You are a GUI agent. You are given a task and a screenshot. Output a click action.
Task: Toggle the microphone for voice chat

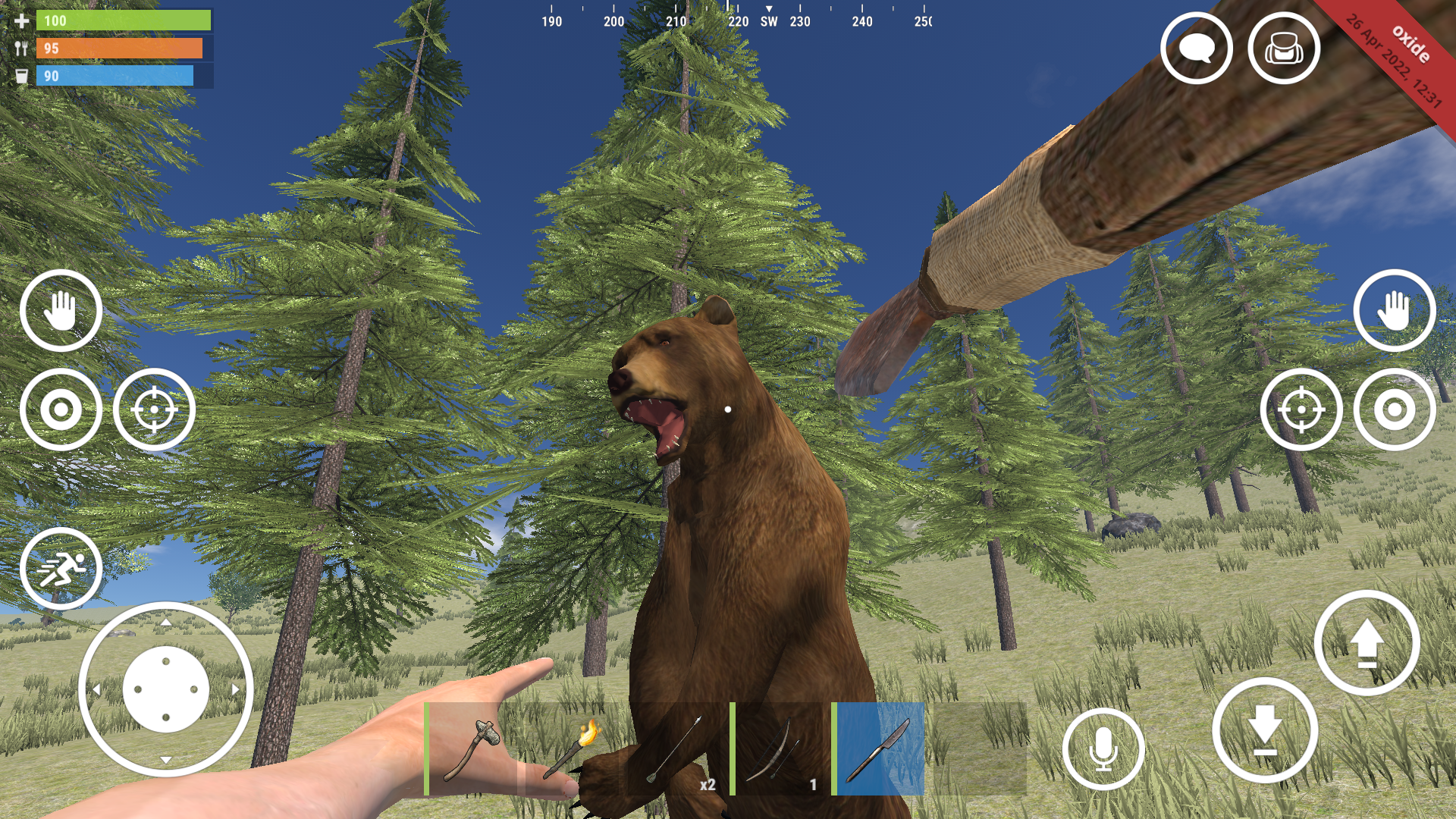(1103, 748)
